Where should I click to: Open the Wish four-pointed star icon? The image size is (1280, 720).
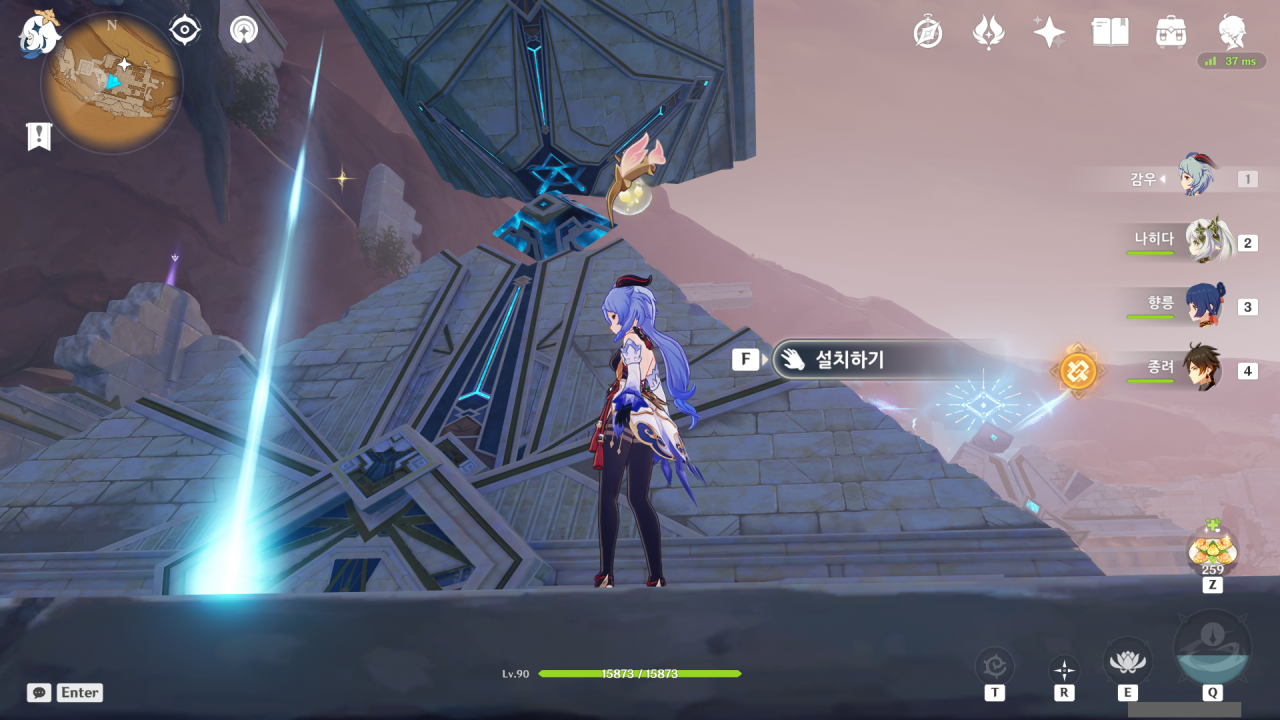coord(1049,33)
